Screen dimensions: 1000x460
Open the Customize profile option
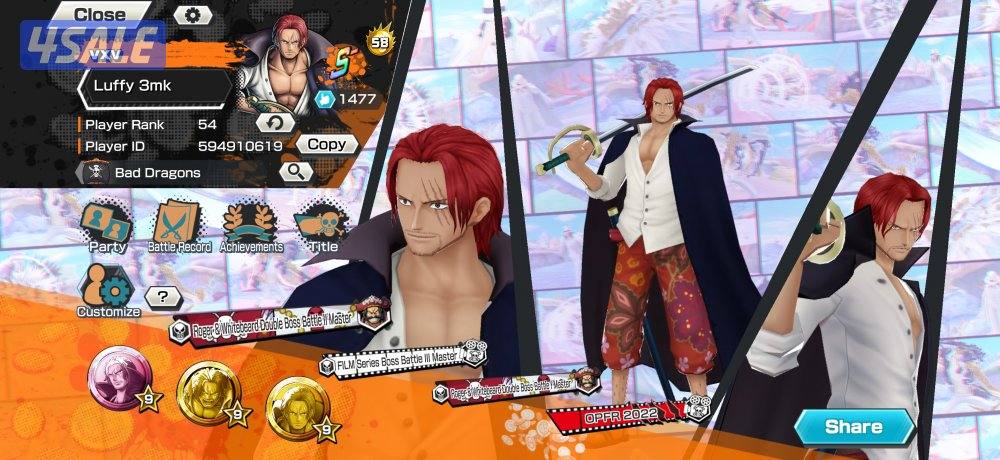tap(109, 291)
